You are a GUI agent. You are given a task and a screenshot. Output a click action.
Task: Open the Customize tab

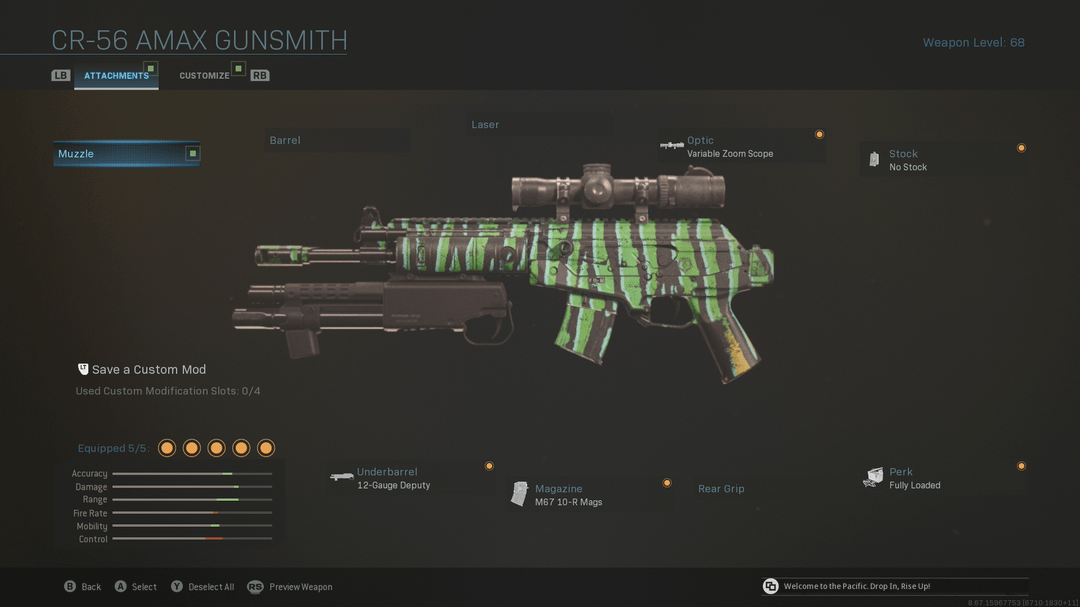(205, 76)
